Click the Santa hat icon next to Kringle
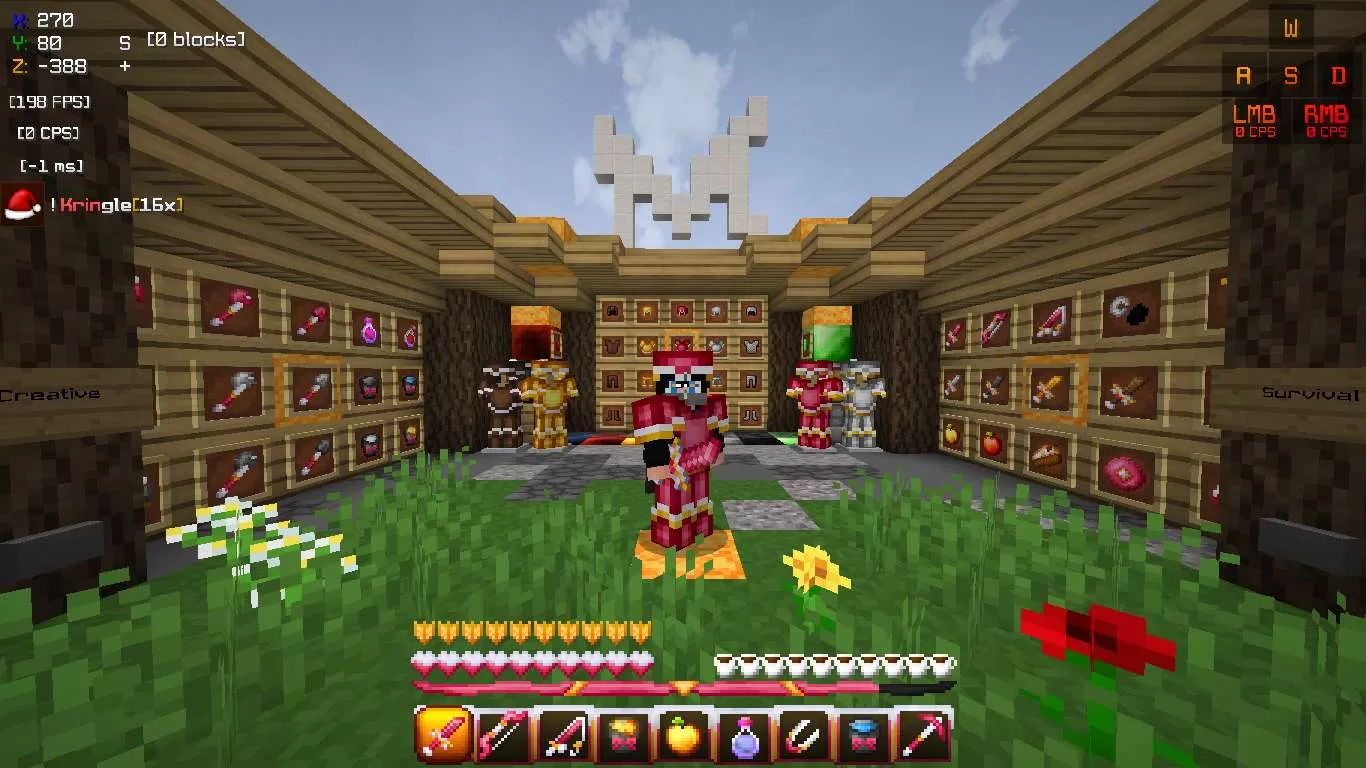 coord(22,207)
